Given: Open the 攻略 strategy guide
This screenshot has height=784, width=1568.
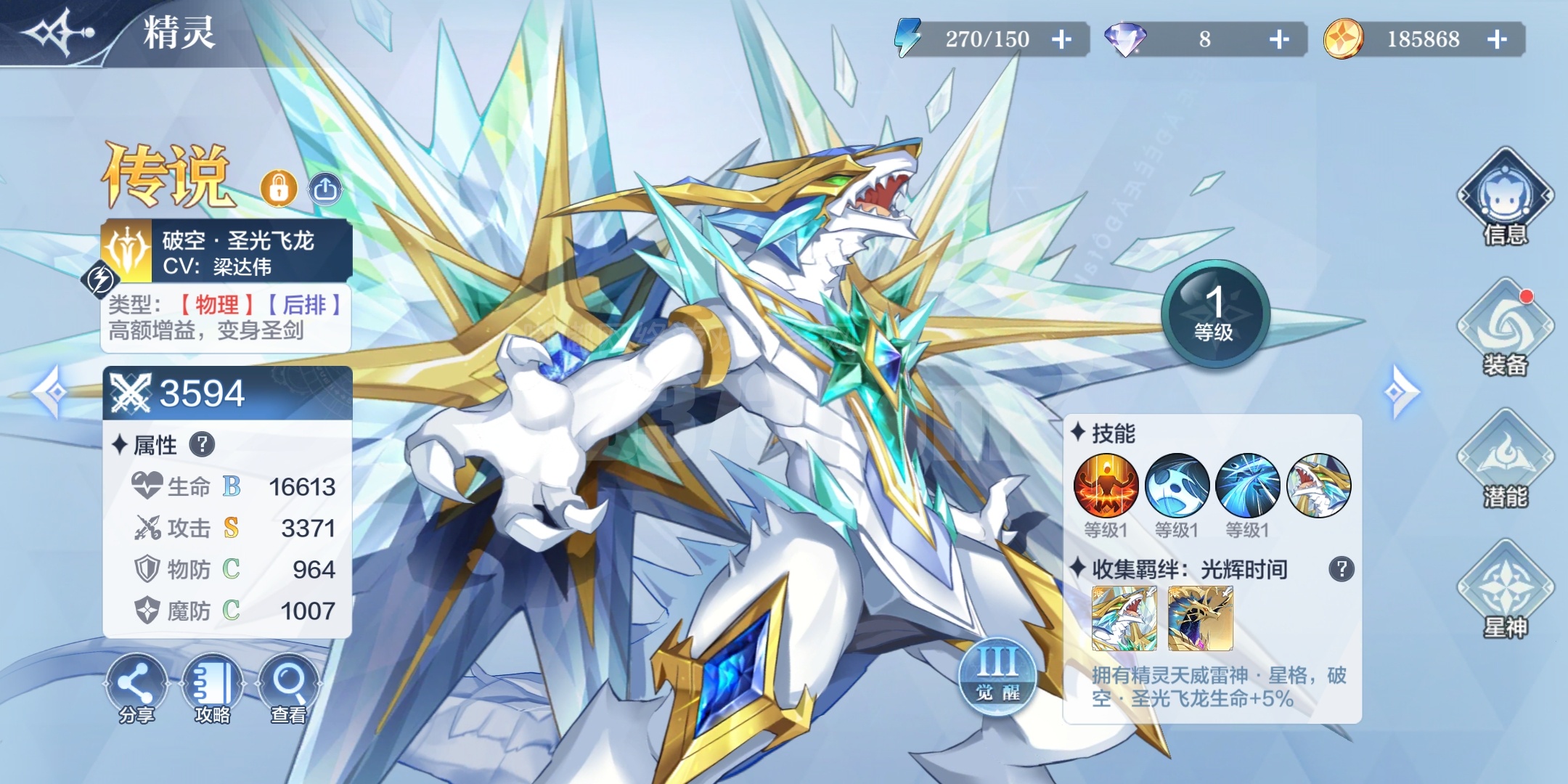Looking at the screenshot, I should point(213,688).
